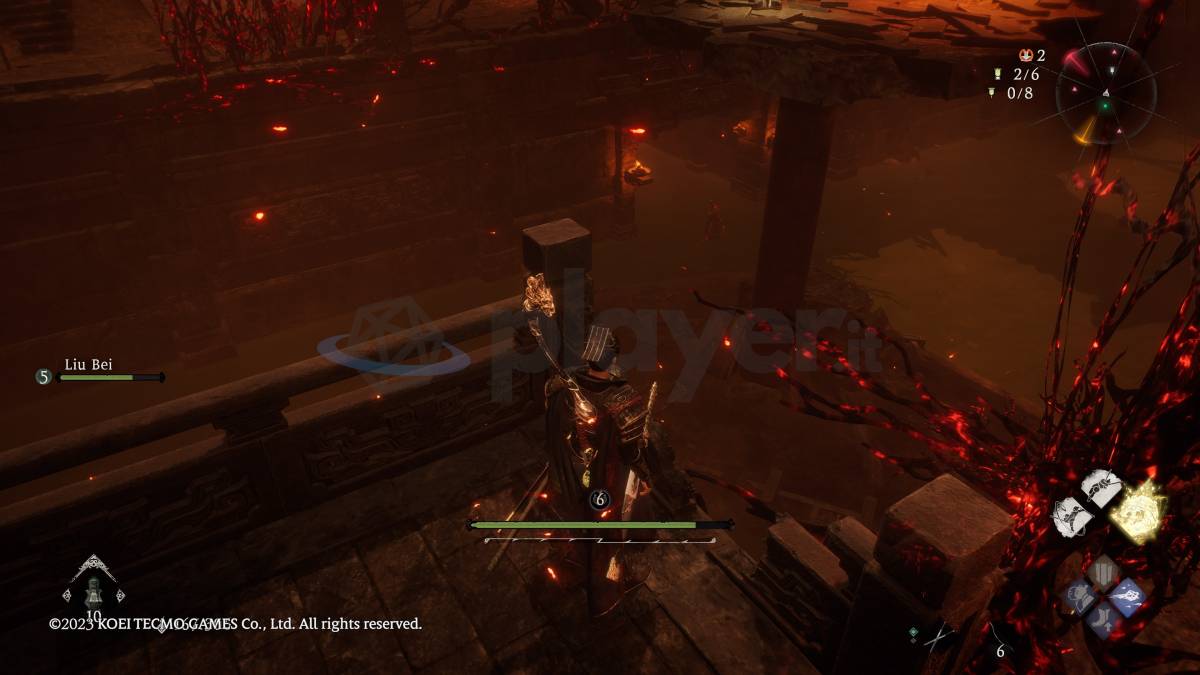Click the large battle flag counter icon

(x=996, y=74)
